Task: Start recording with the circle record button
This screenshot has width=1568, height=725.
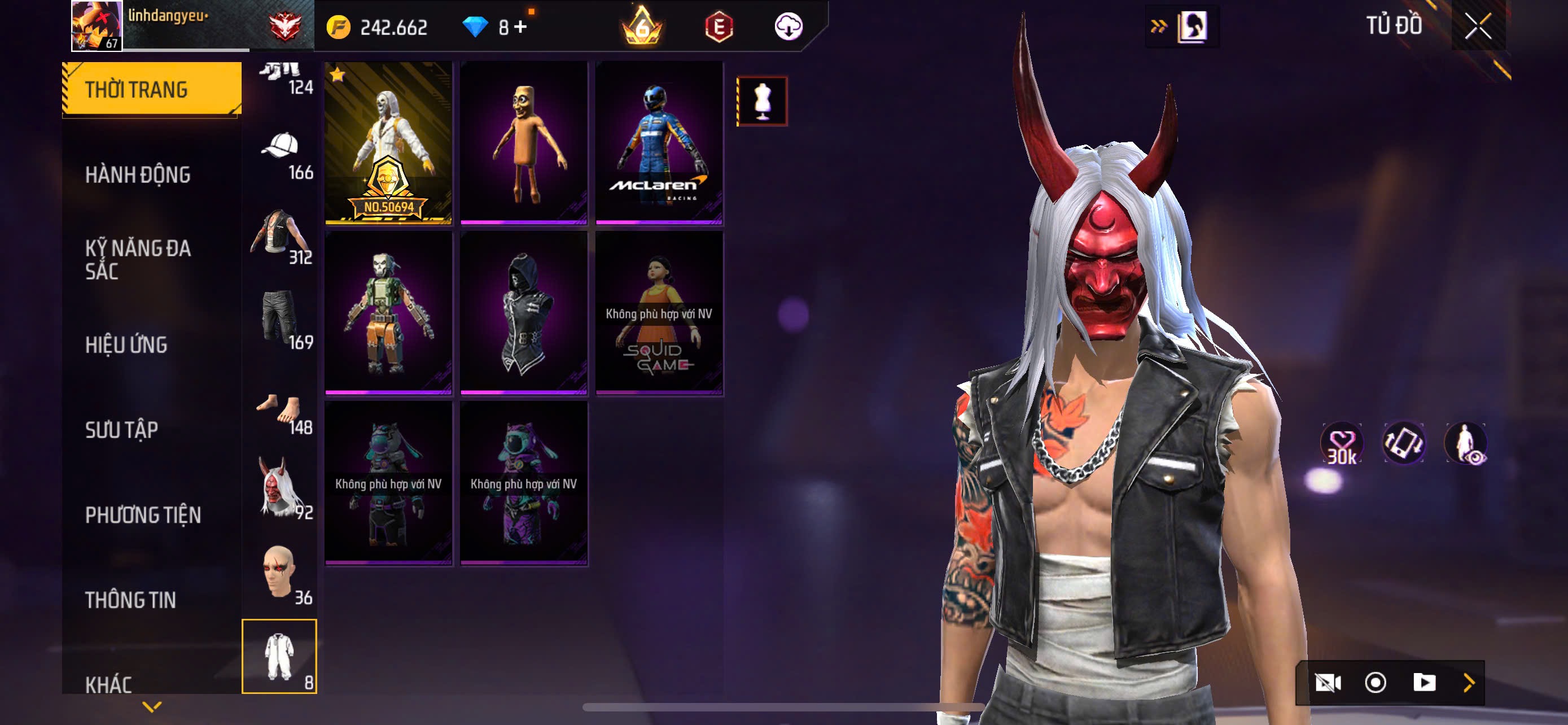Action: pyautogui.click(x=1375, y=683)
